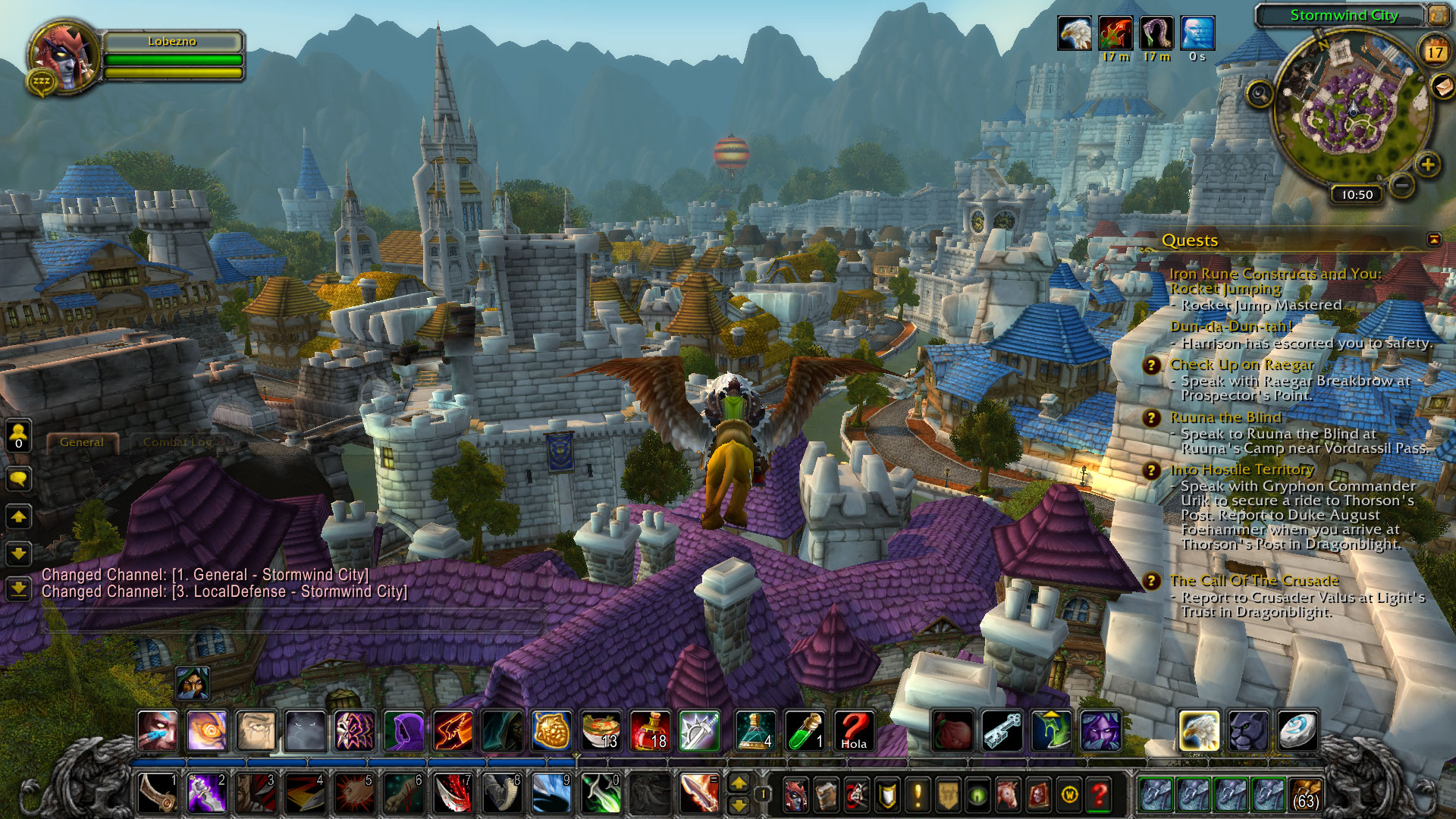
Task: Summon the white gryphon mount from the action bar
Action: pos(1198,731)
